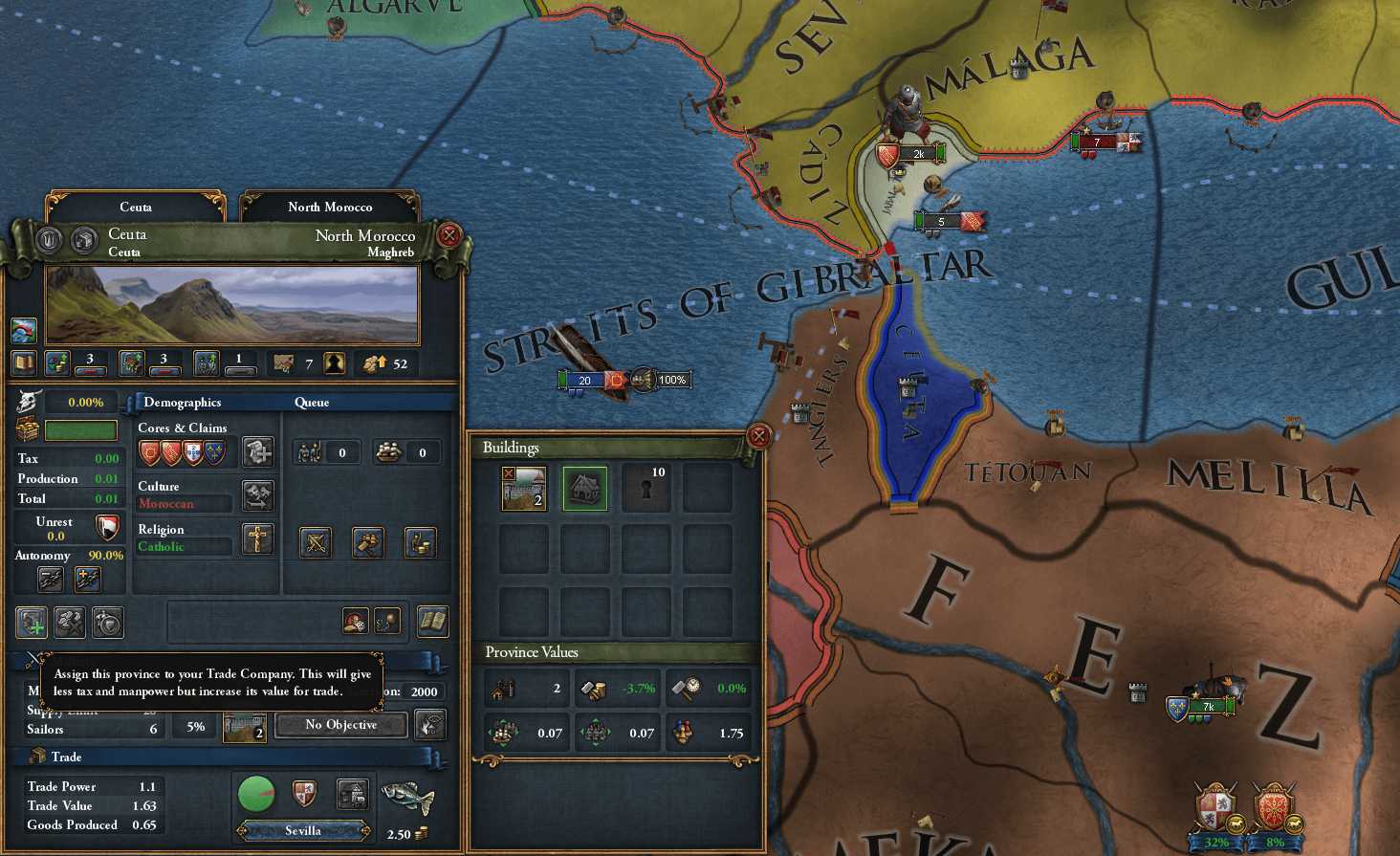1400x856 pixels.
Task: Add Ceuta to the Trade Company
Action: [x=32, y=623]
